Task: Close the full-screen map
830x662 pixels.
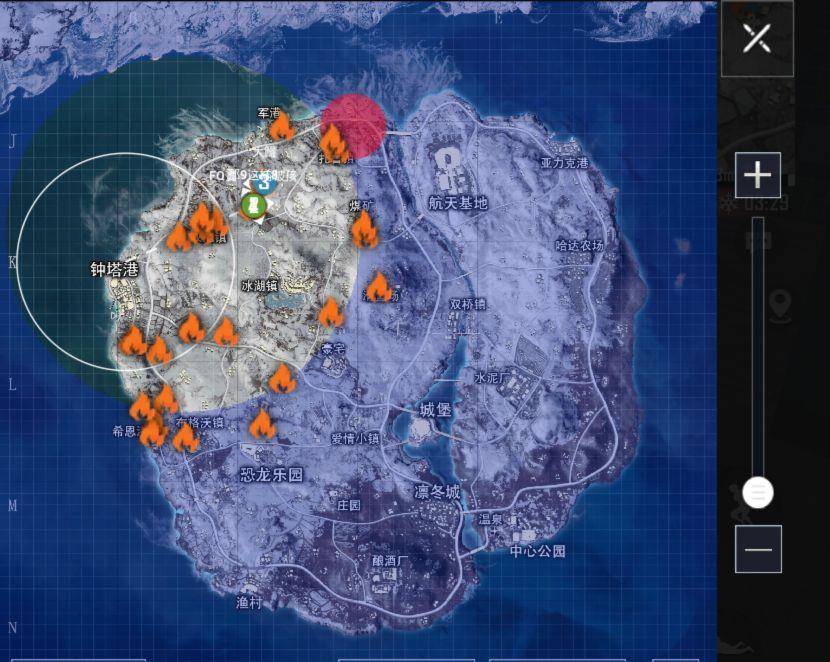Action: (757, 39)
